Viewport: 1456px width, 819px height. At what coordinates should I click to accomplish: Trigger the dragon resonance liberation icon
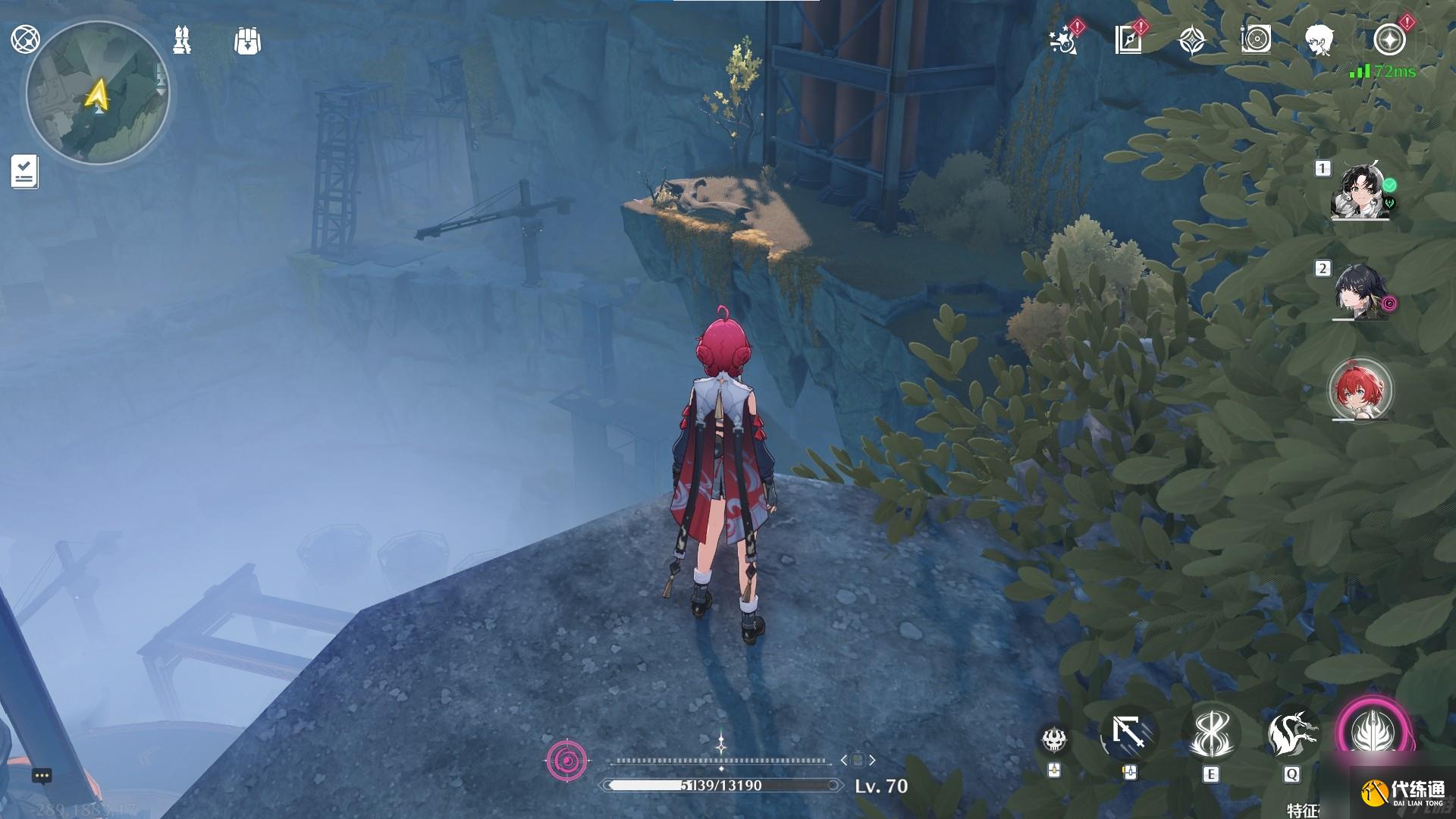tap(1291, 734)
